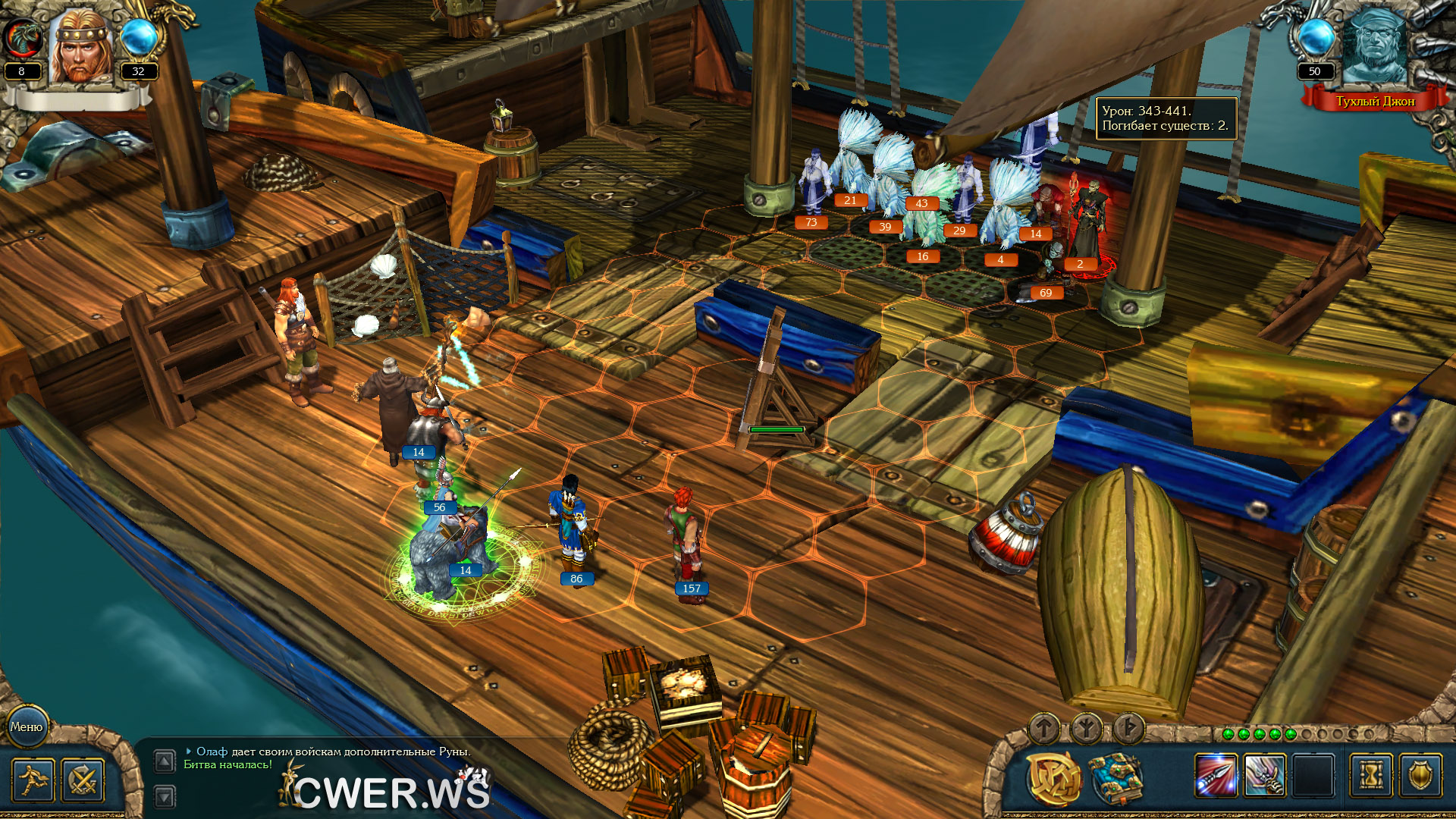Activate the golden knot rage medallion
The width and height of the screenshot is (1456, 819).
tap(1054, 778)
